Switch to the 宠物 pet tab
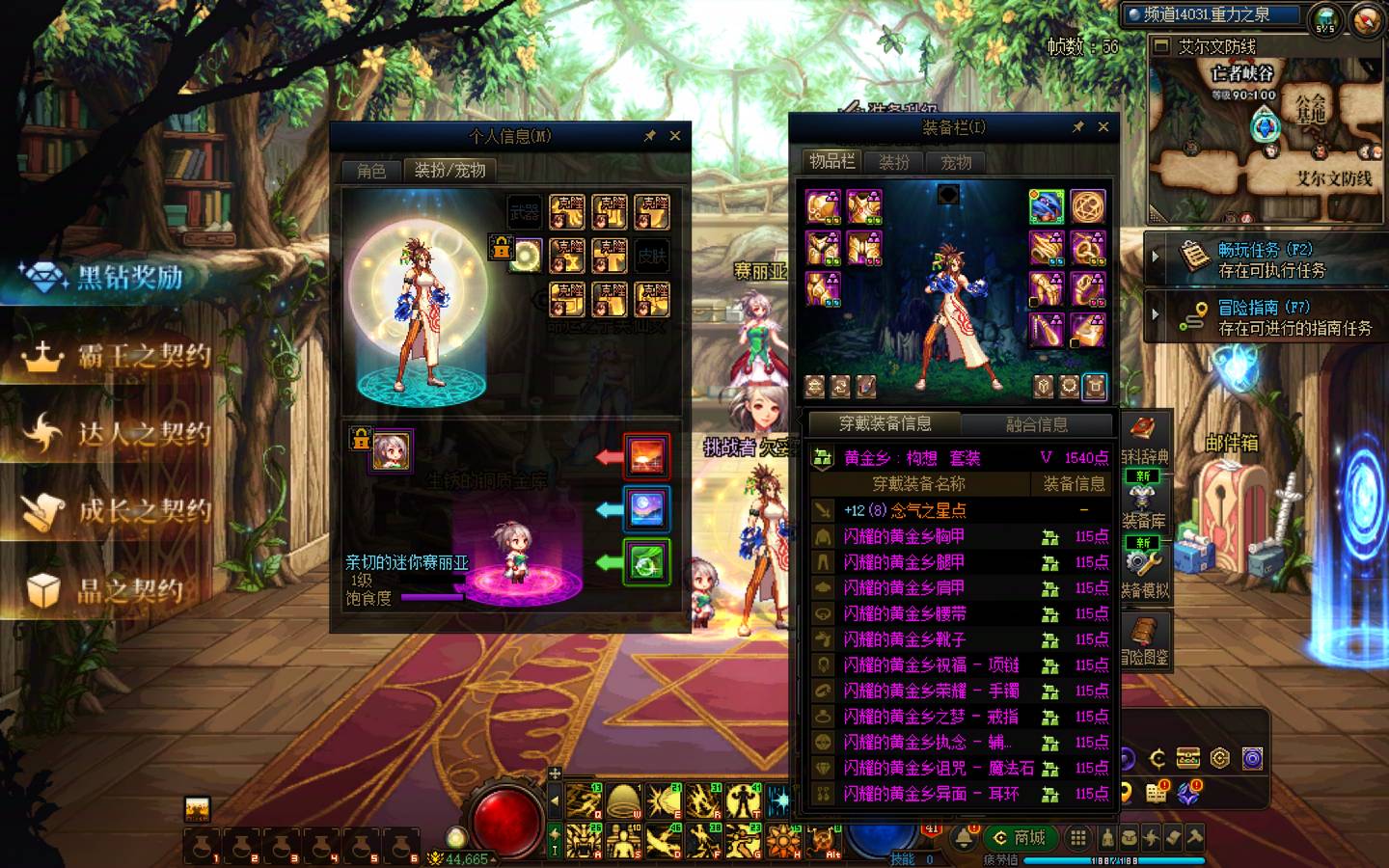This screenshot has width=1389, height=868. pos(956,162)
